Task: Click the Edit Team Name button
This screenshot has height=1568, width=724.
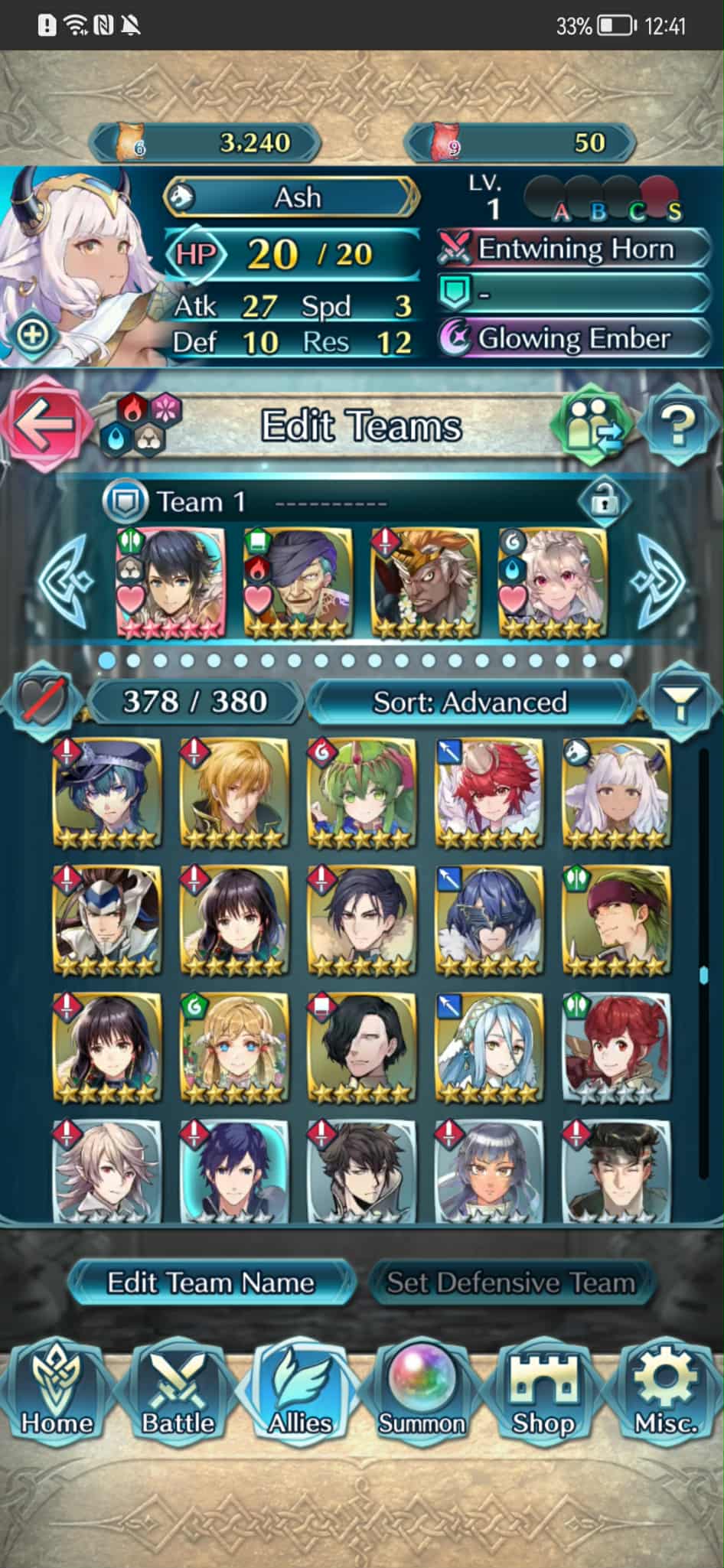Action: click(210, 1283)
